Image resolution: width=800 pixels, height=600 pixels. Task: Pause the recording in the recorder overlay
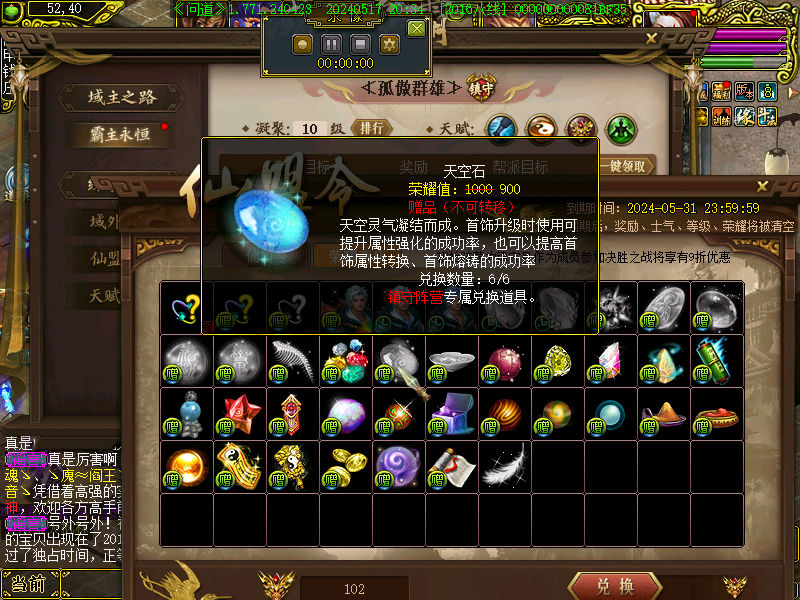[331, 44]
